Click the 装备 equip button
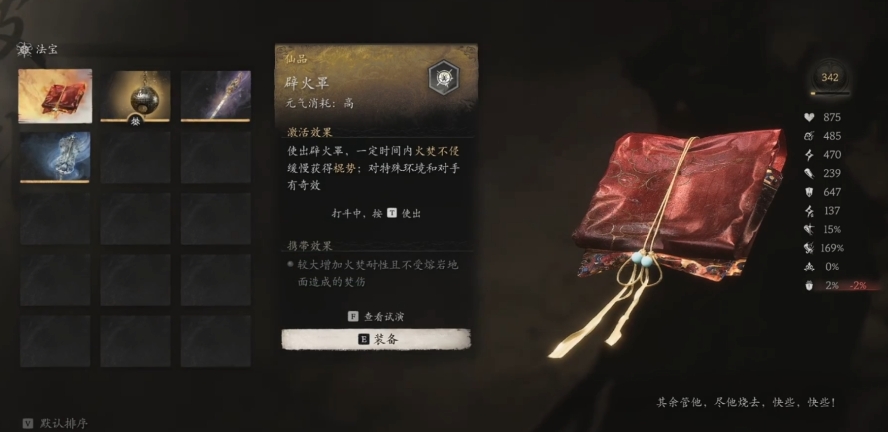The image size is (888, 432). click(376, 340)
